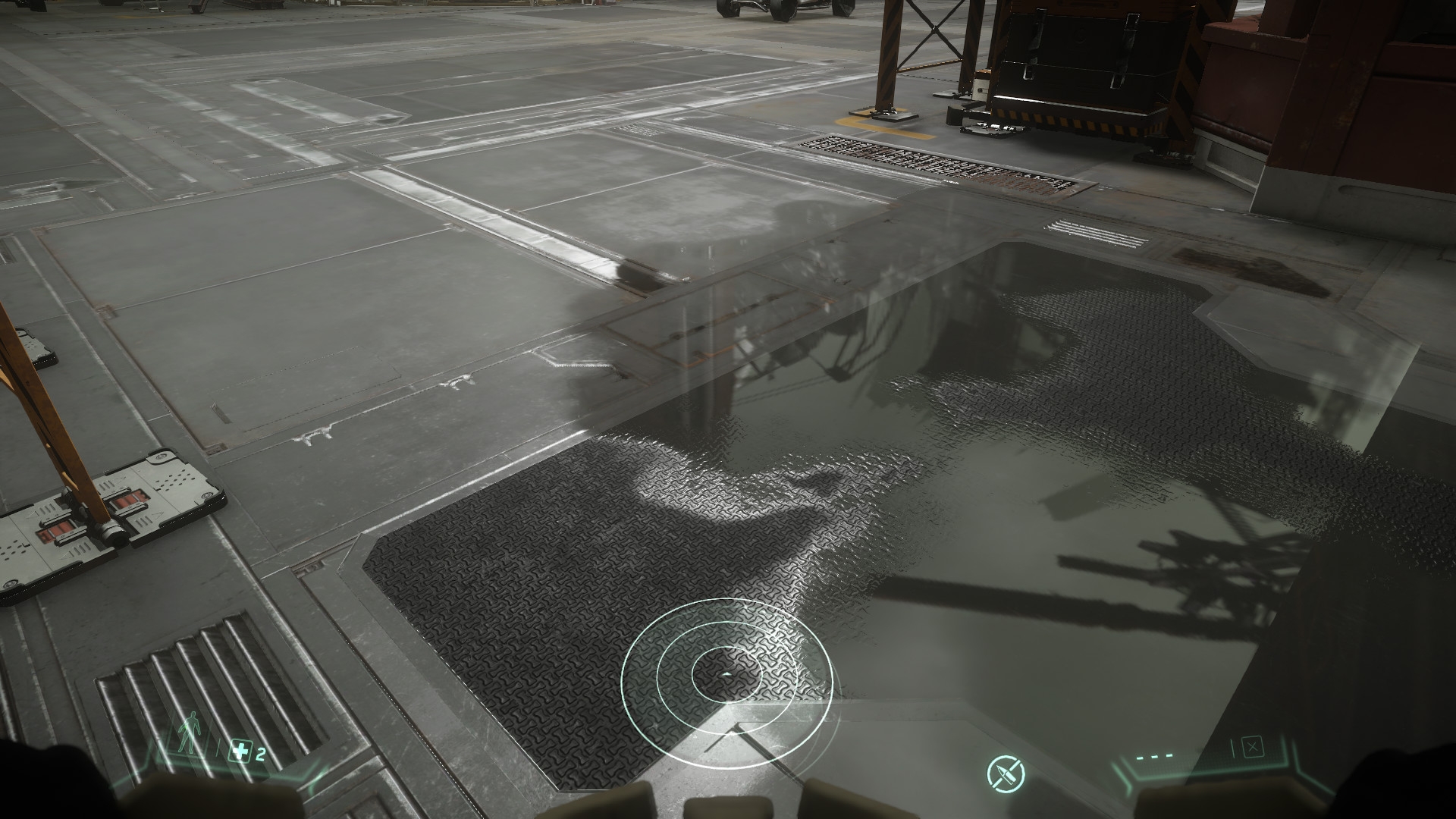Click the circular radar rings
Image resolution: width=1456 pixels, height=819 pixels.
[x=726, y=673]
